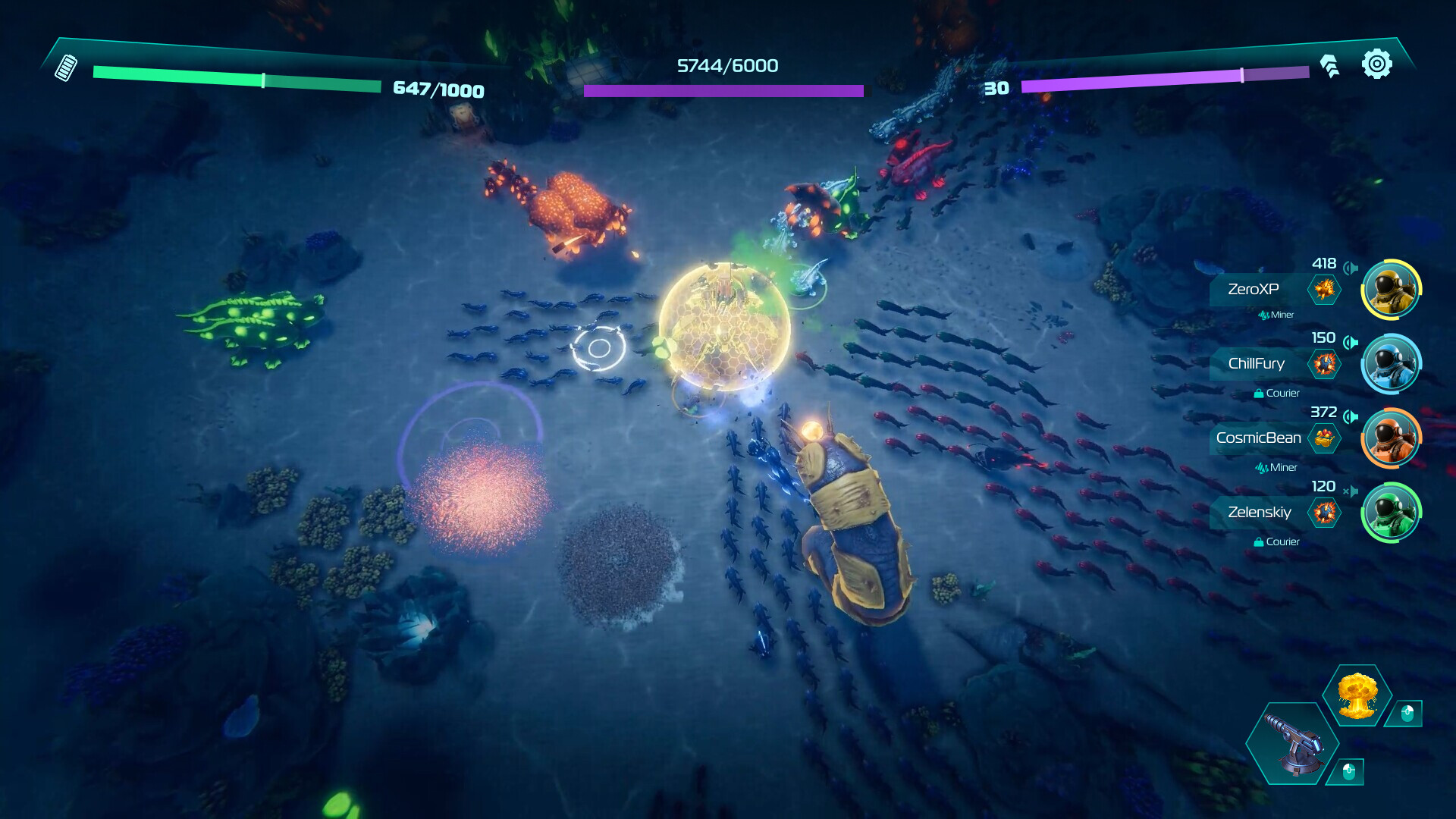1456x819 pixels.
Task: Select ChillFury's blue astronaut portrait
Action: (x=1391, y=364)
